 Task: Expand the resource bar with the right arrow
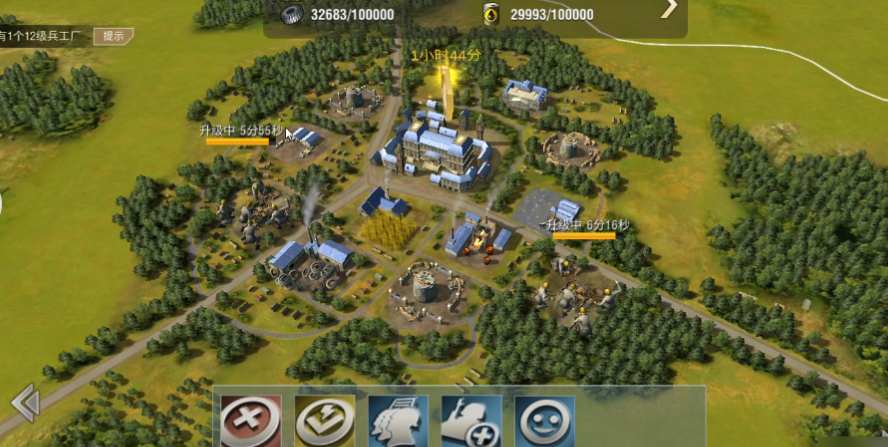tap(669, 8)
